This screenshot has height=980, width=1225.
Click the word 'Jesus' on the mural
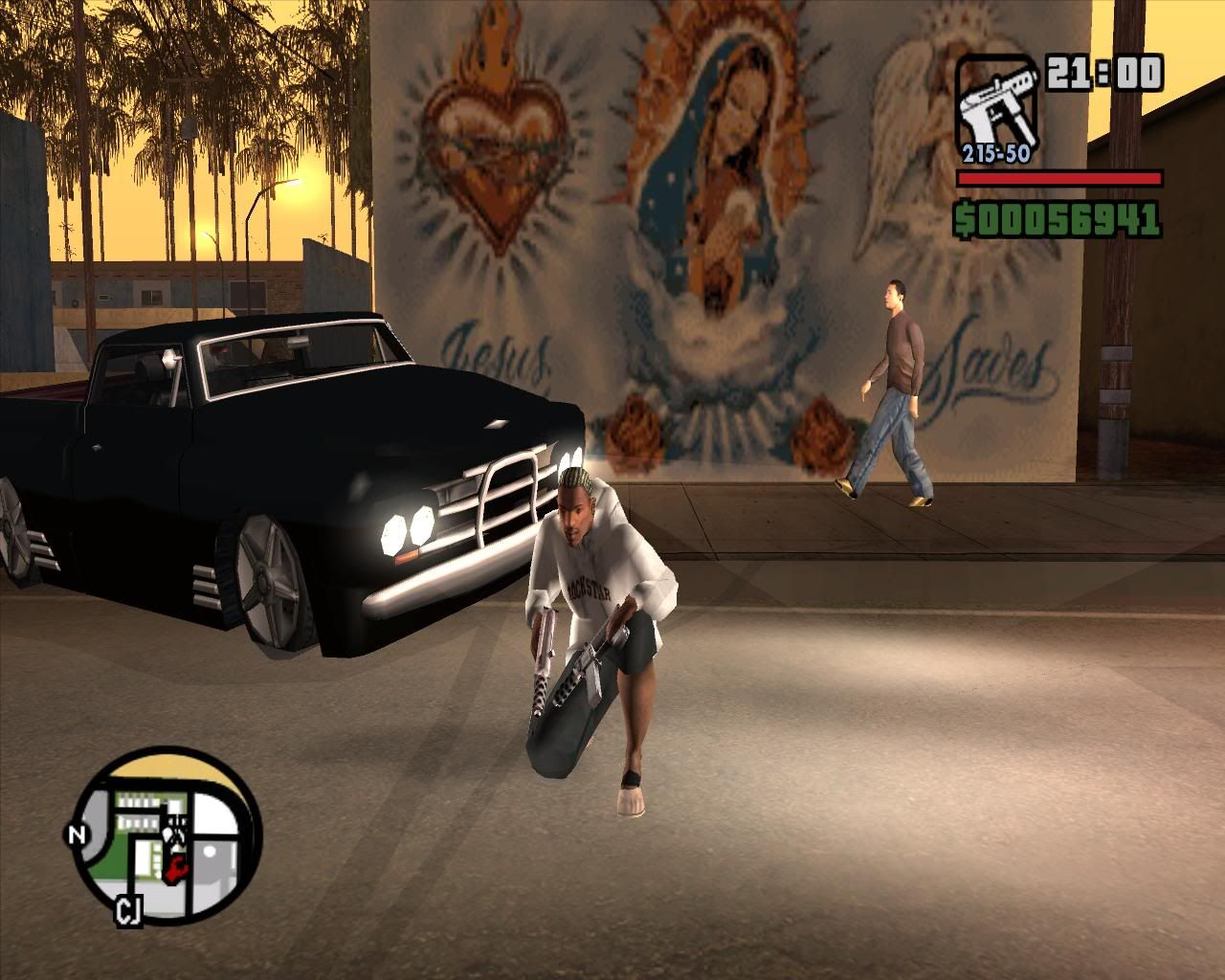498,354
